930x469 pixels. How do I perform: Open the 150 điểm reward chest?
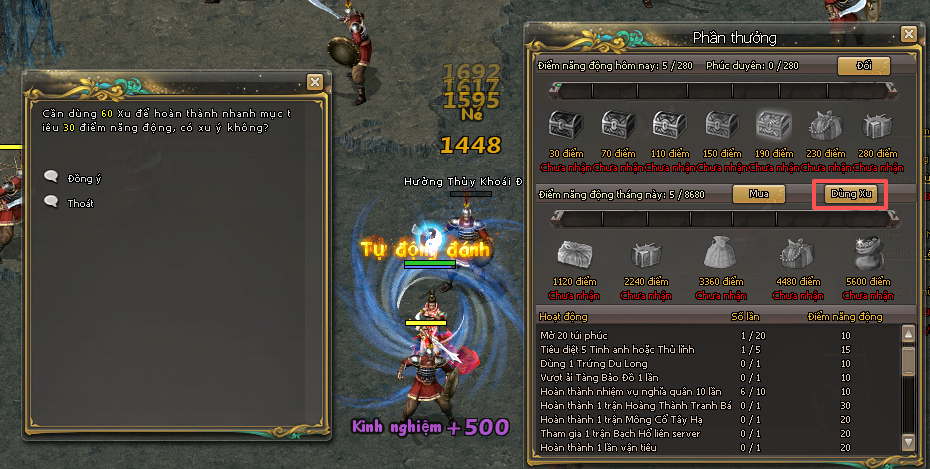tap(720, 127)
